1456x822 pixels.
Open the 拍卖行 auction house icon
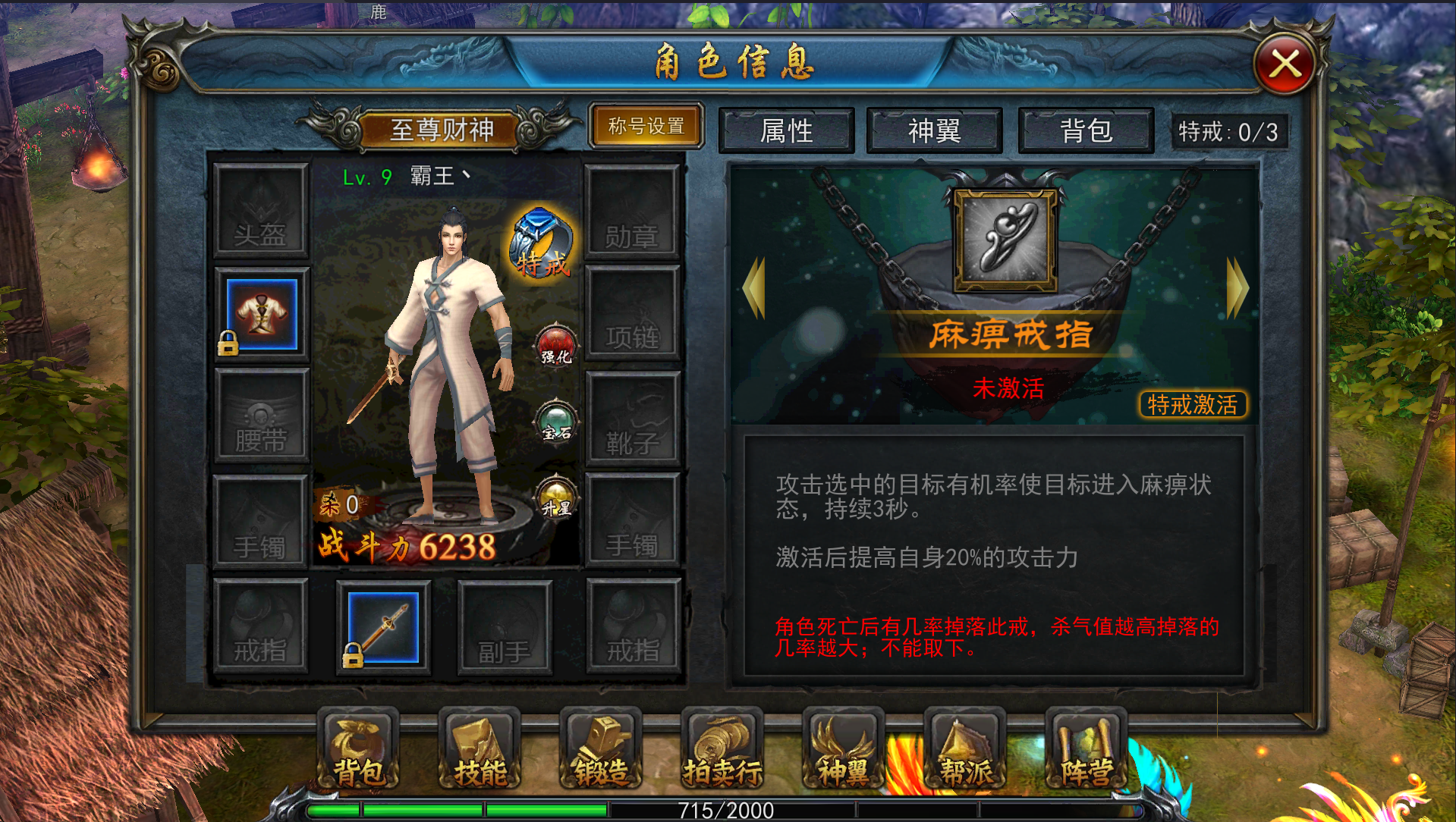pyautogui.click(x=722, y=751)
